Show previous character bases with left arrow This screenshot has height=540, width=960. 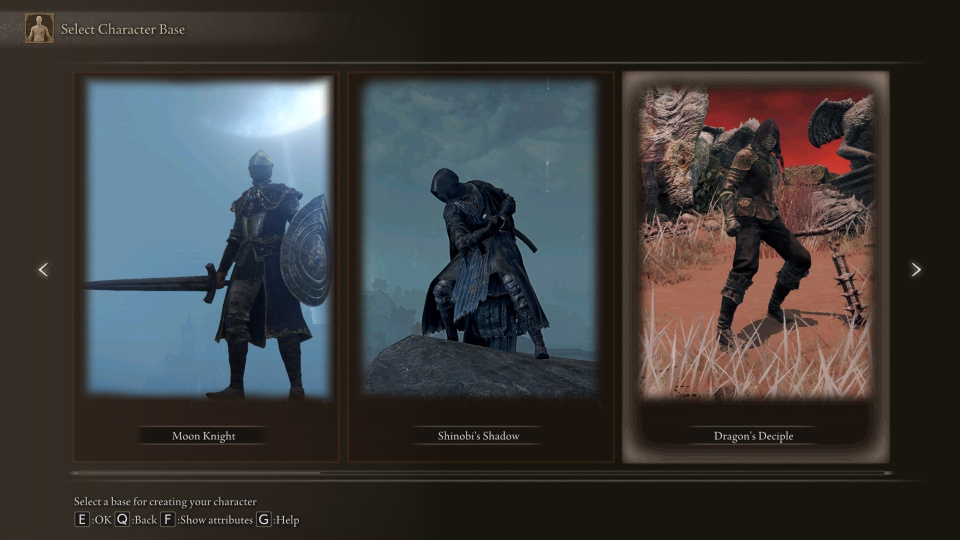coord(43,270)
